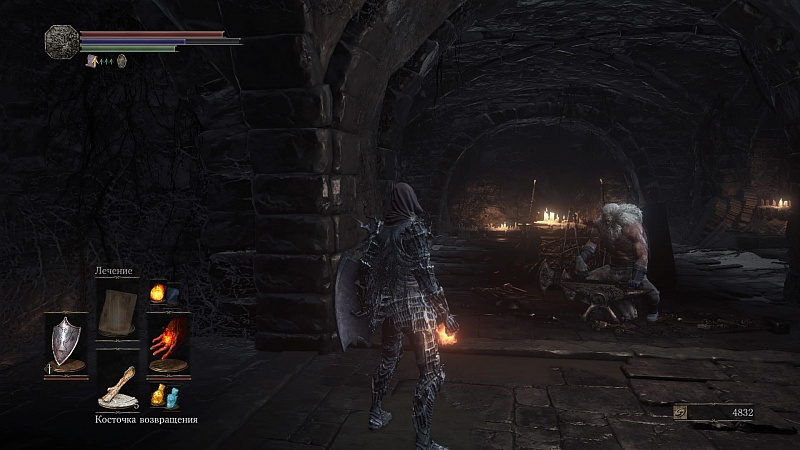Image resolution: width=800 pixels, height=450 pixels.
Task: Select the Heal miracle scroll slot
Action: point(118,310)
